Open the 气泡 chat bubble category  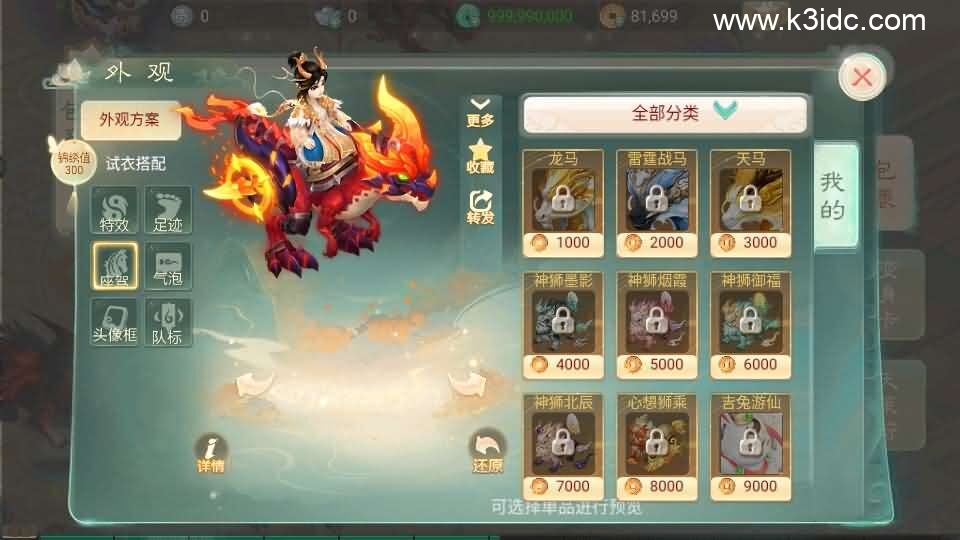[168, 266]
